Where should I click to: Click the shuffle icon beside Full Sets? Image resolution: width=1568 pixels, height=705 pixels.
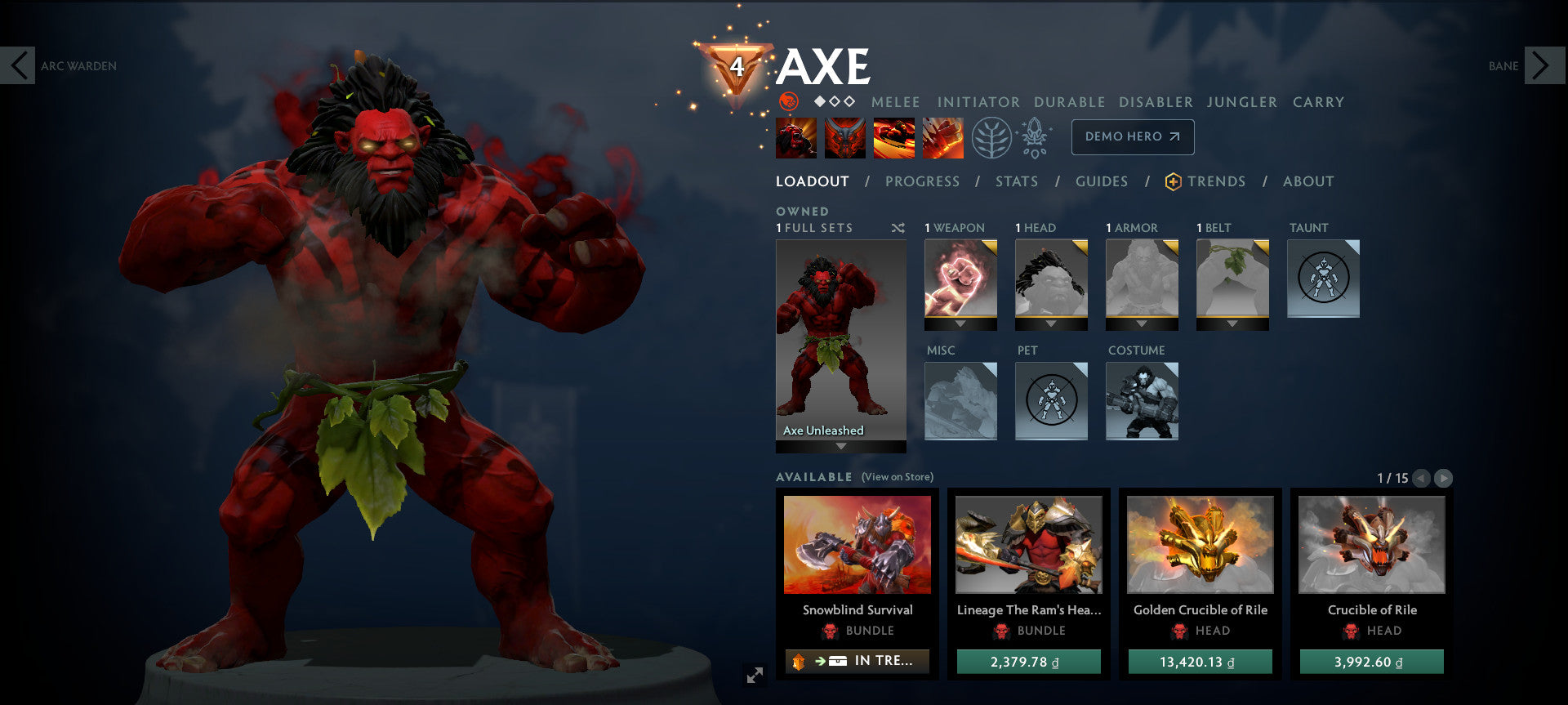coord(898,229)
